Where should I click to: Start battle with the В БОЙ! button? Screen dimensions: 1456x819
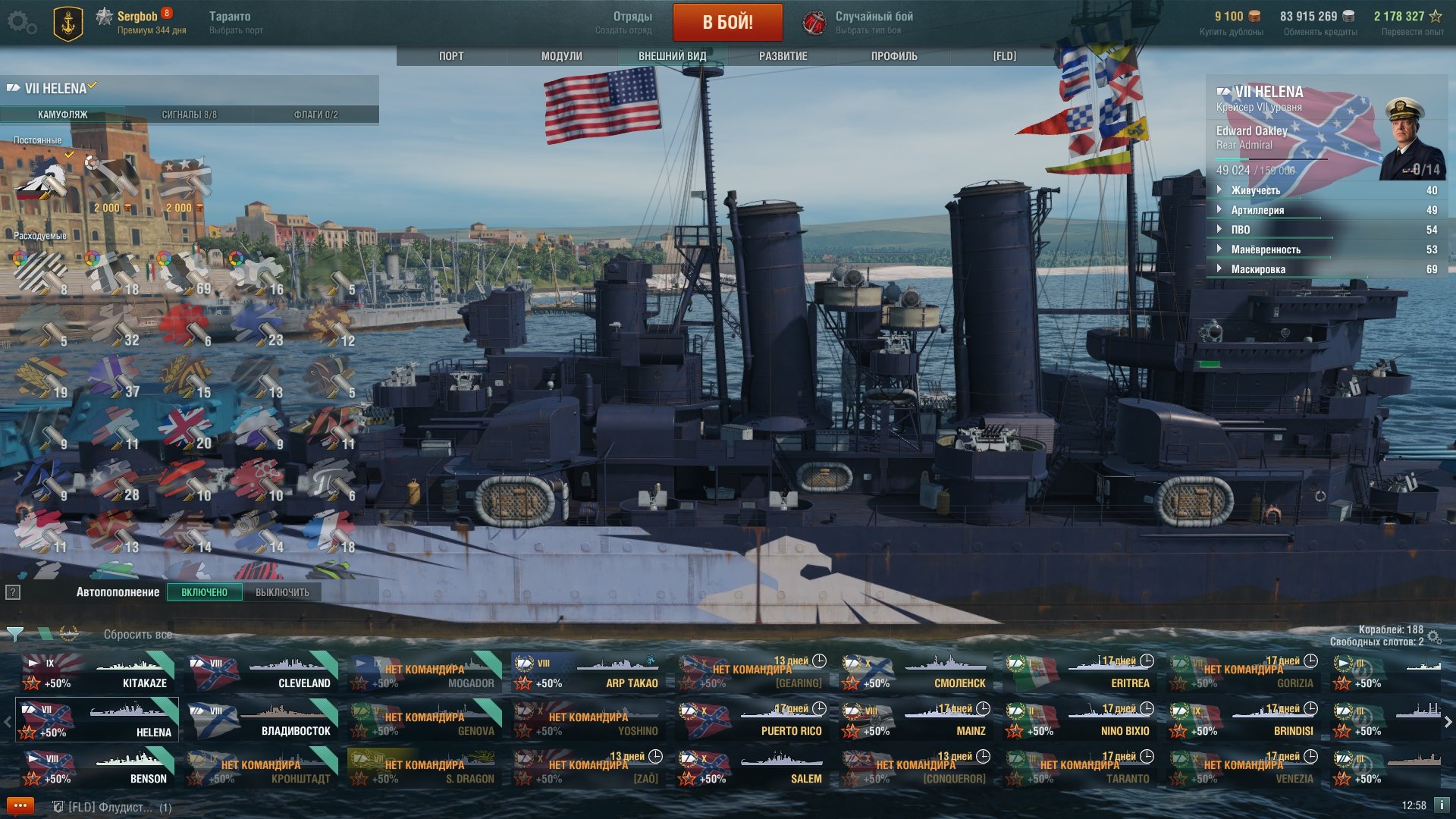(727, 22)
